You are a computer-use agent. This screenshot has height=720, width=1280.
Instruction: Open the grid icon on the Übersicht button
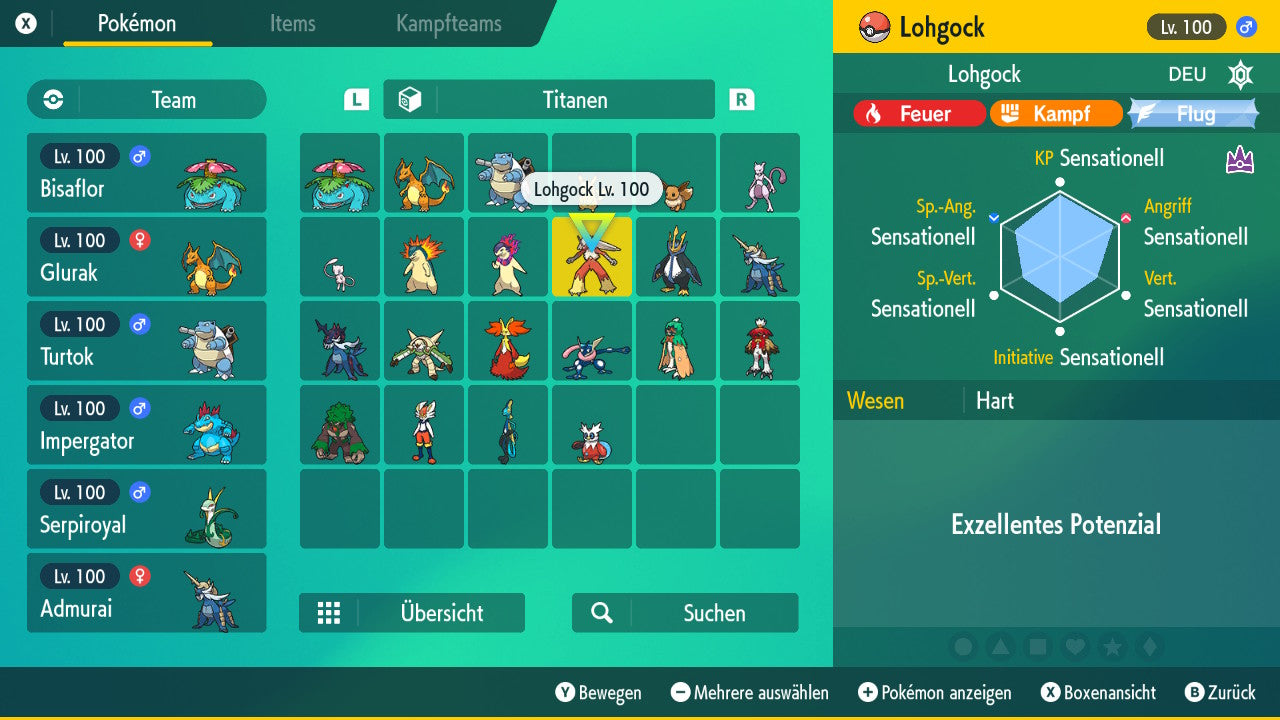[329, 613]
